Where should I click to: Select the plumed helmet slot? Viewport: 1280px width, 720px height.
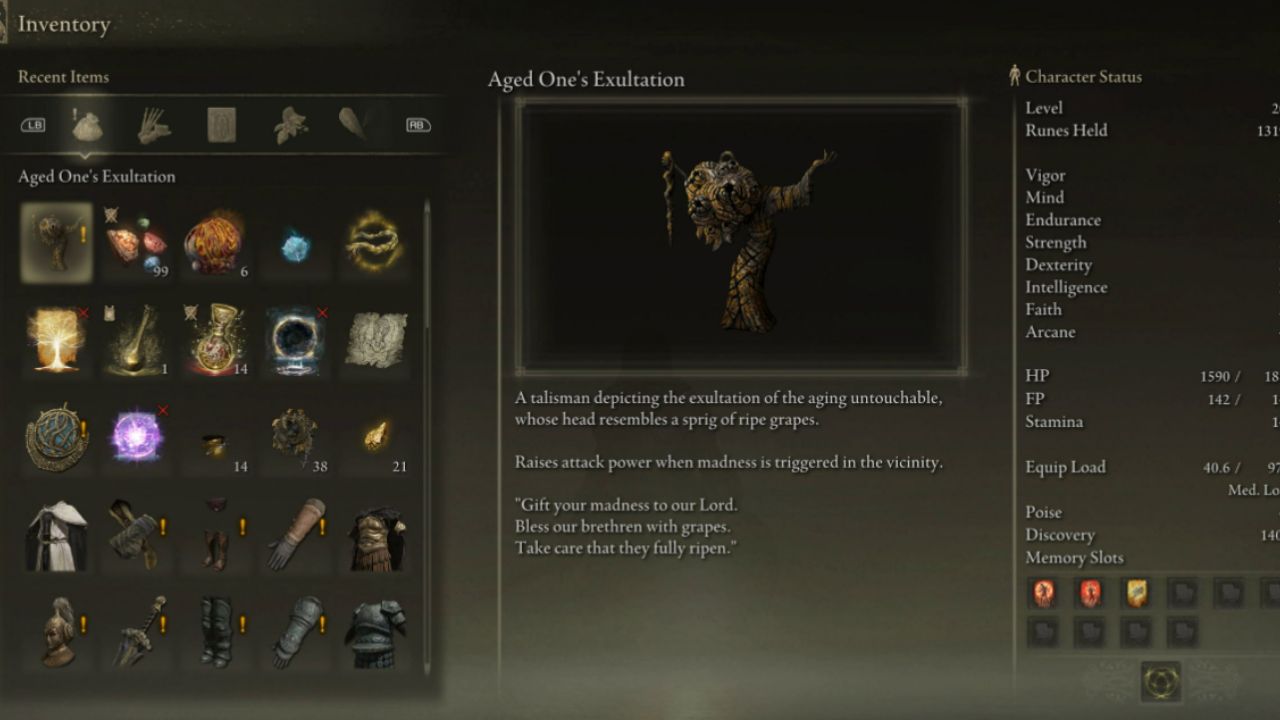tap(56, 631)
